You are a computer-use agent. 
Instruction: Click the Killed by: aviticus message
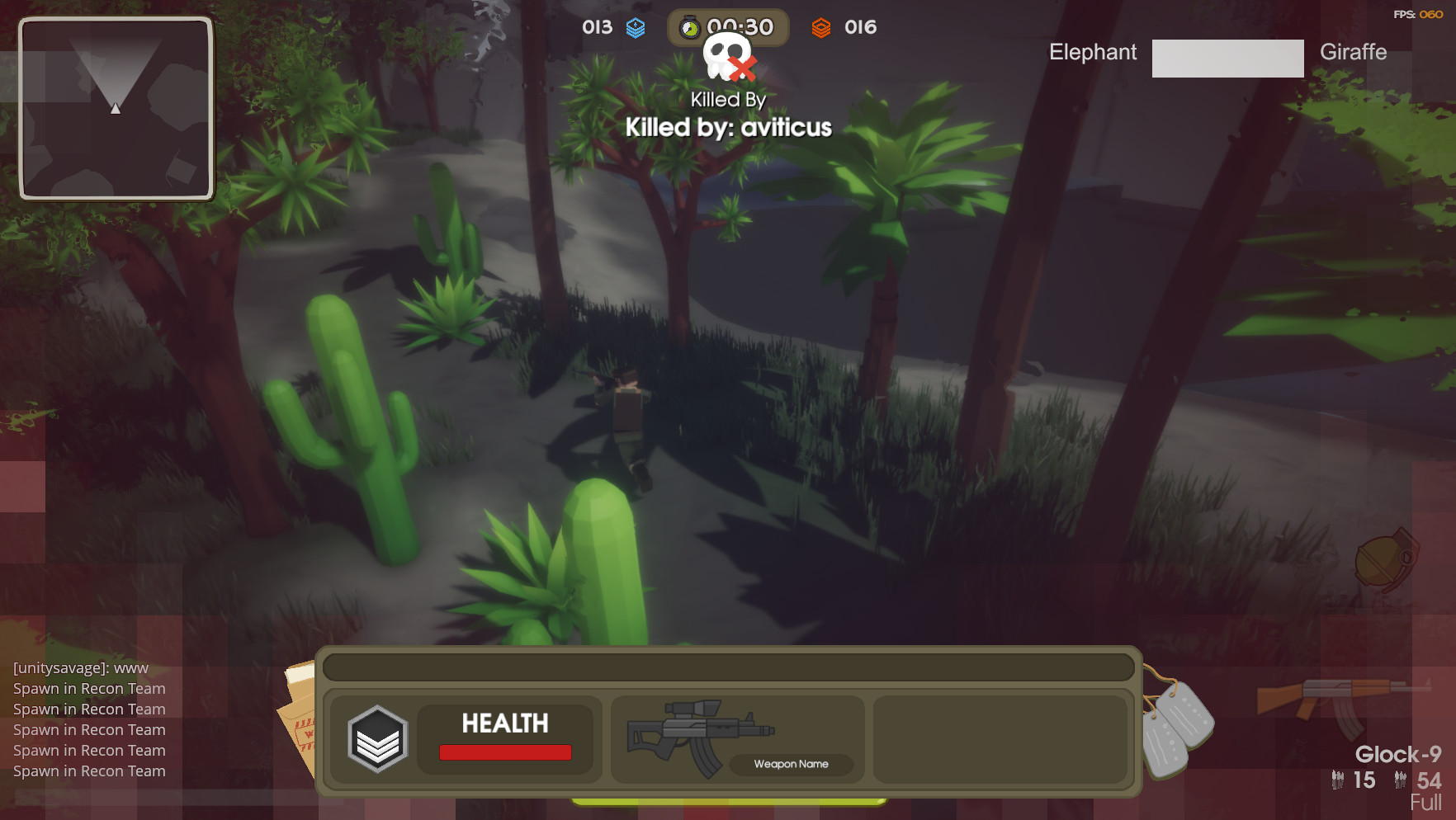[x=729, y=127]
